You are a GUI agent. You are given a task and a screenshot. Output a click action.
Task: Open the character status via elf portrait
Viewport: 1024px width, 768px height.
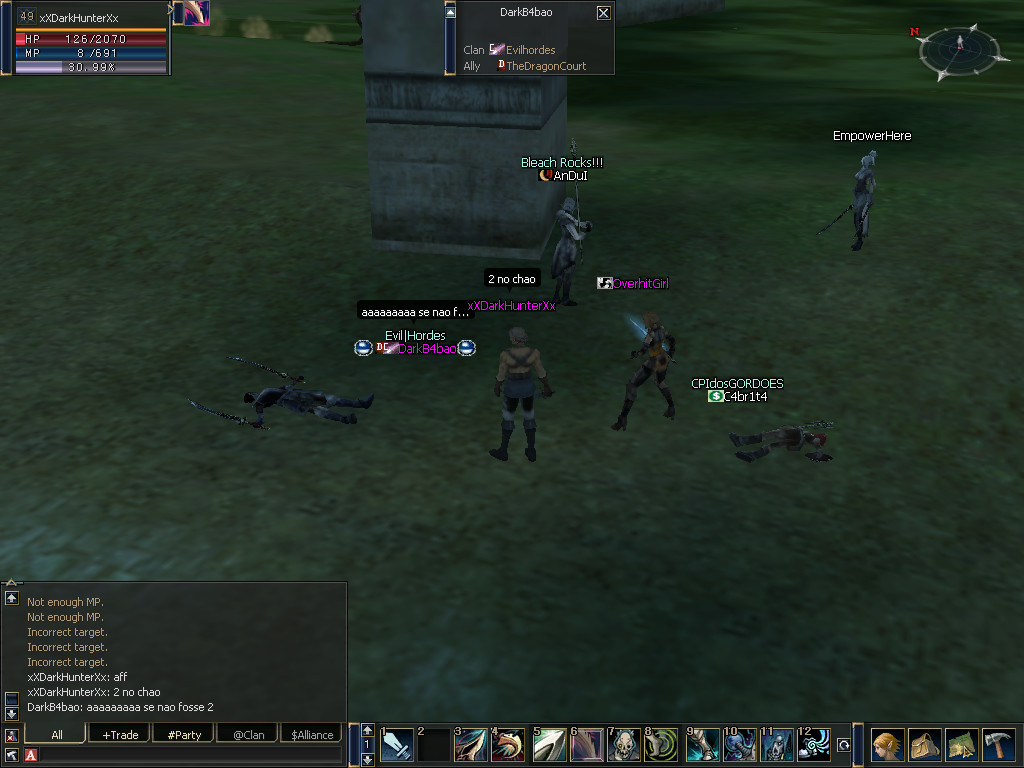click(x=886, y=745)
